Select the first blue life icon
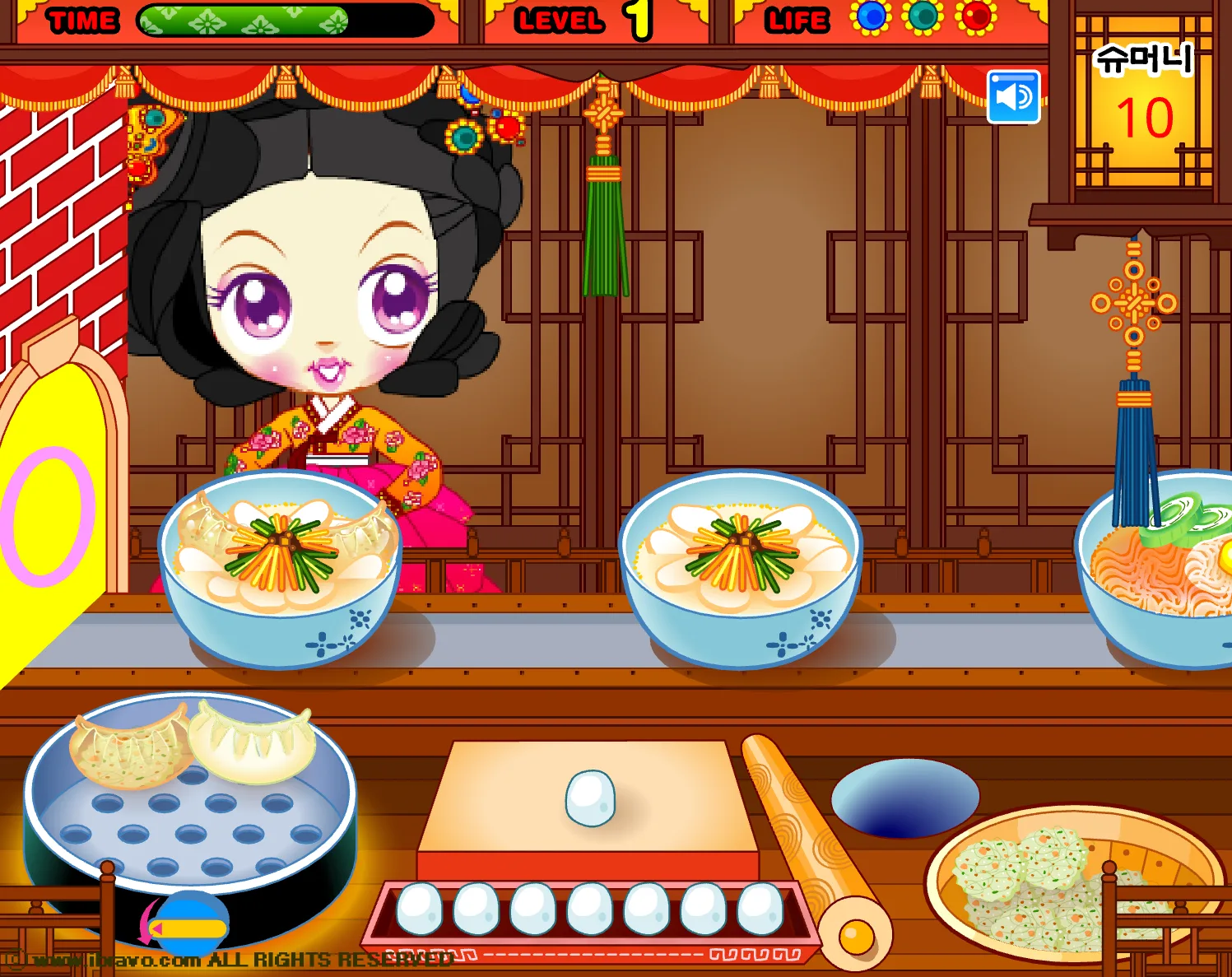Image resolution: width=1232 pixels, height=977 pixels. click(x=872, y=18)
